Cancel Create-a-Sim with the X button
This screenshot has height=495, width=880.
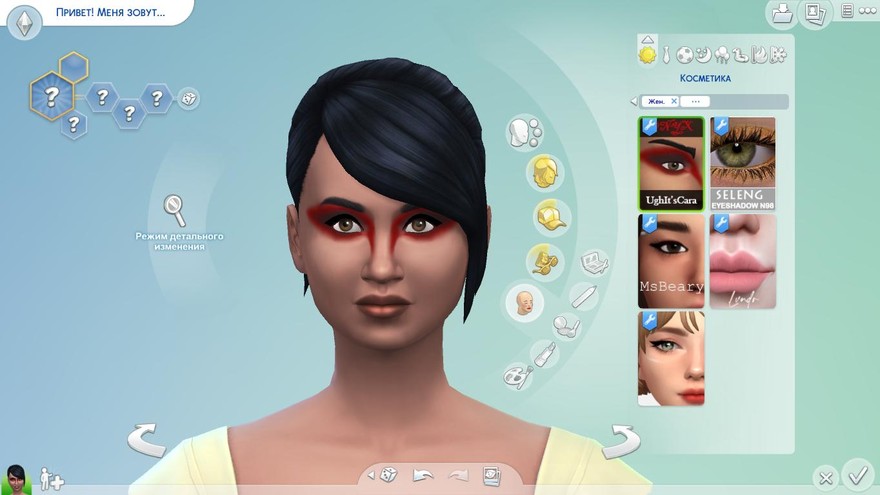tap(824, 478)
